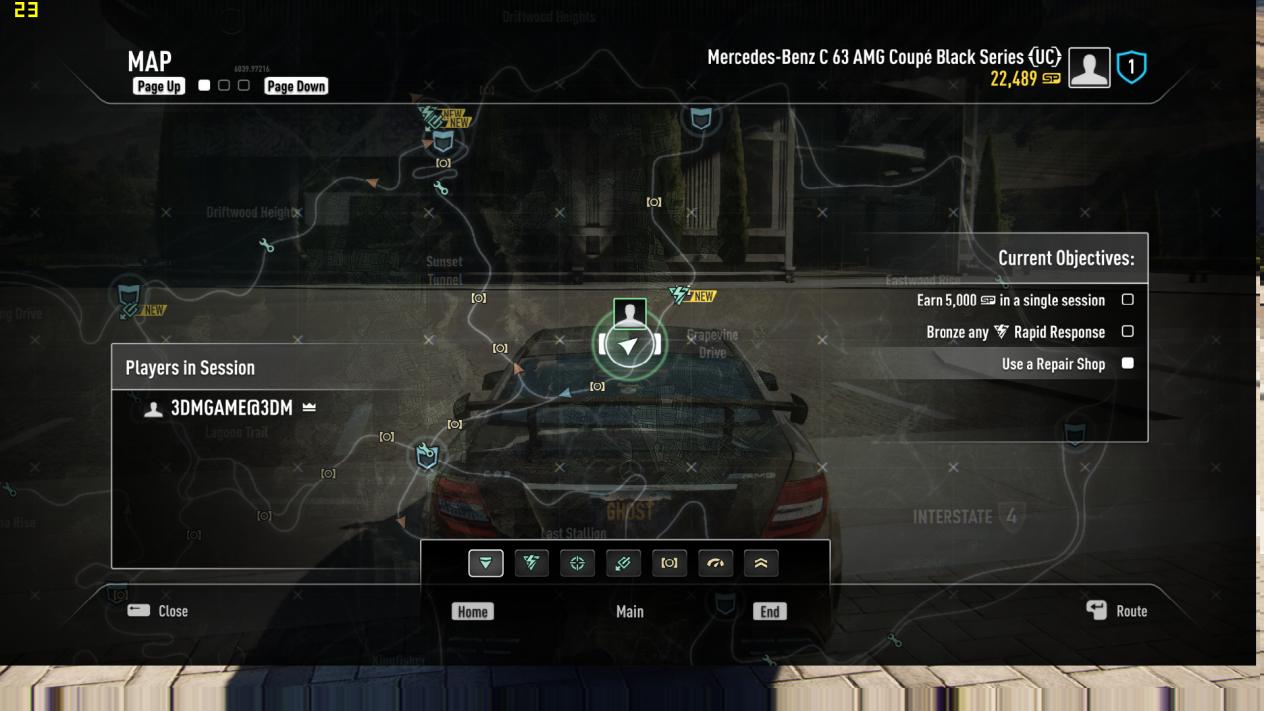Select the first map page indicator
The image size is (1264, 711).
coord(205,86)
